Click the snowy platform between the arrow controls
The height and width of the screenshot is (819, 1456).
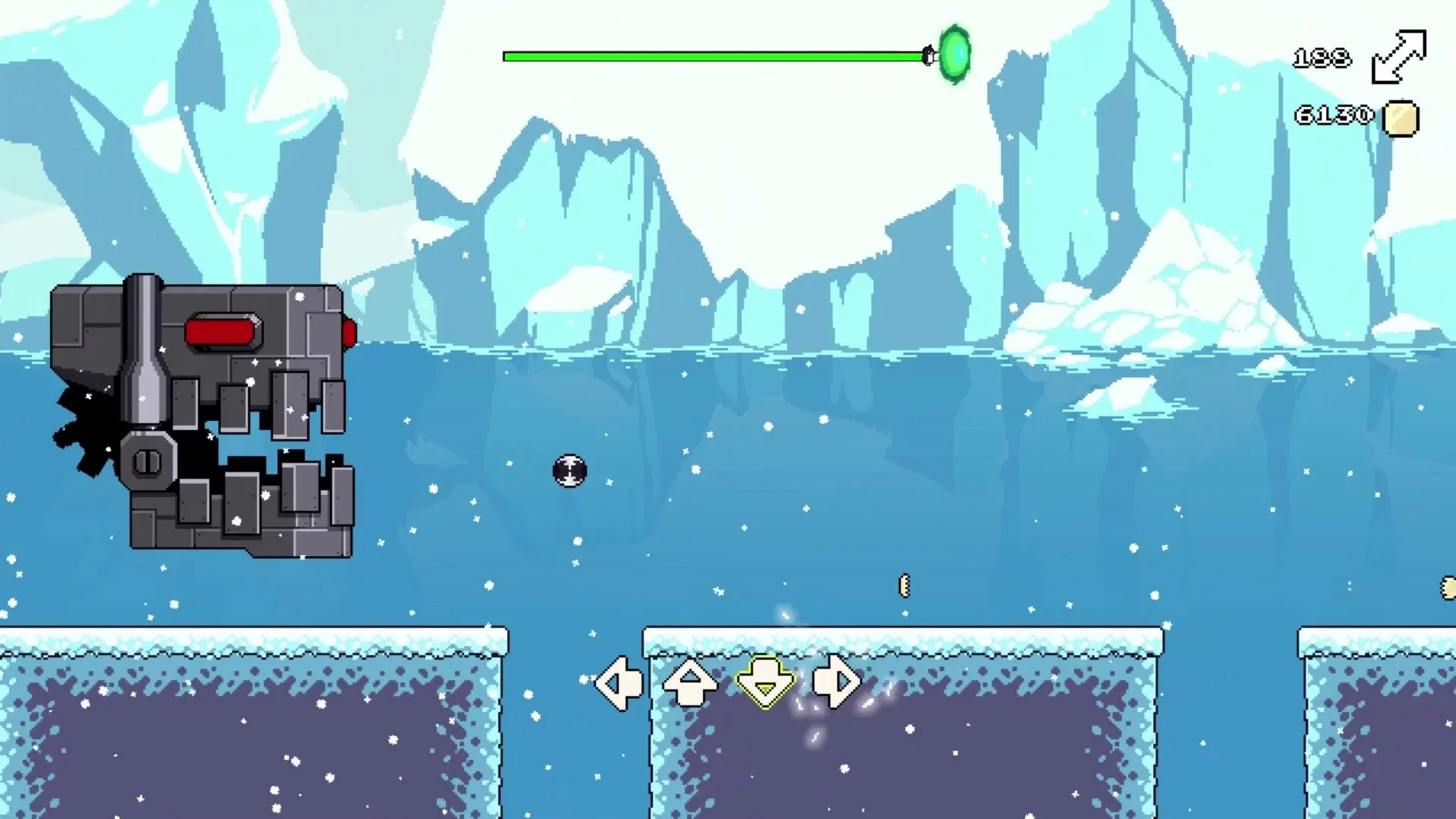728,639
